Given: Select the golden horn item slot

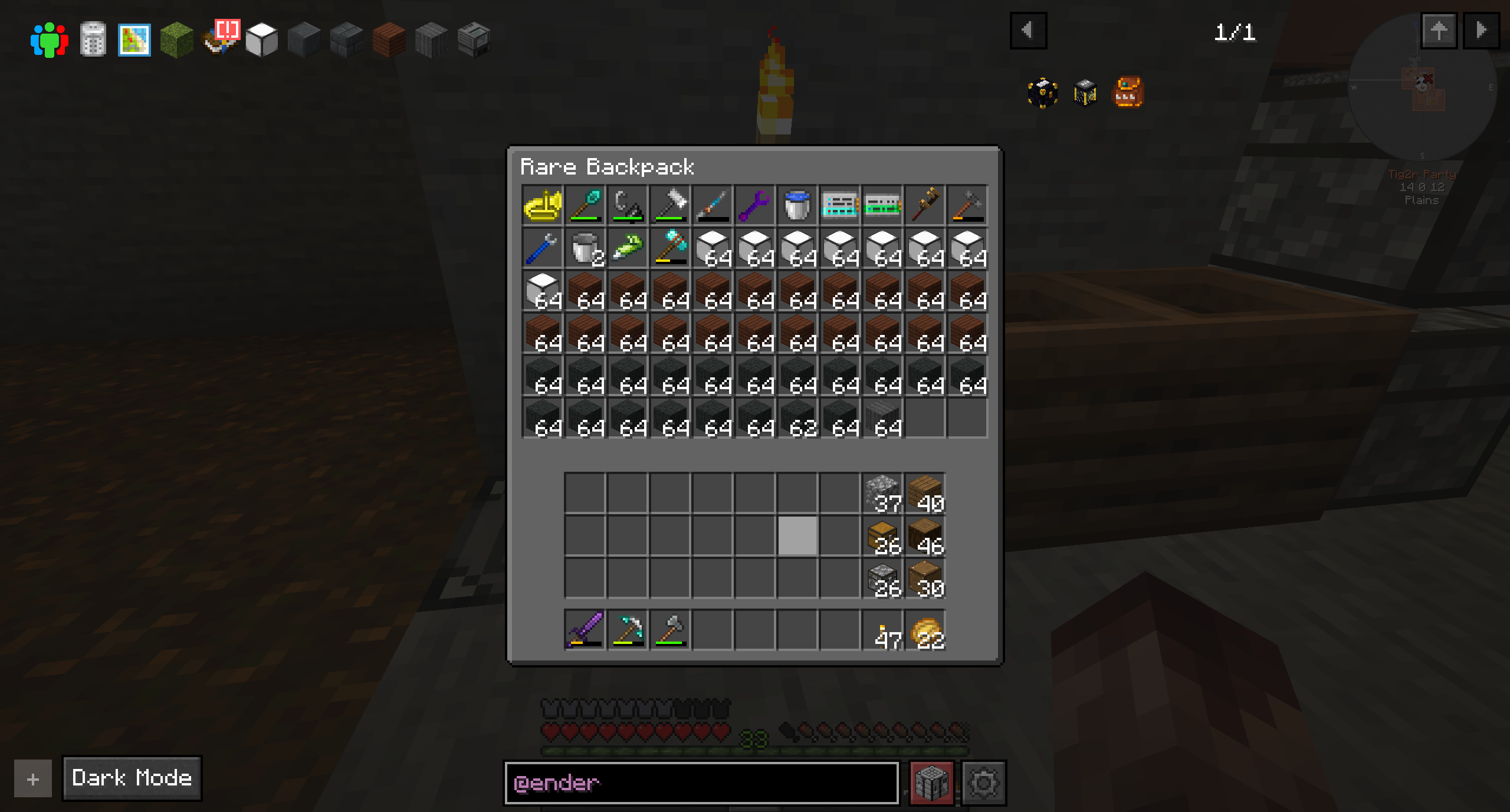Looking at the screenshot, I should pos(542,205).
